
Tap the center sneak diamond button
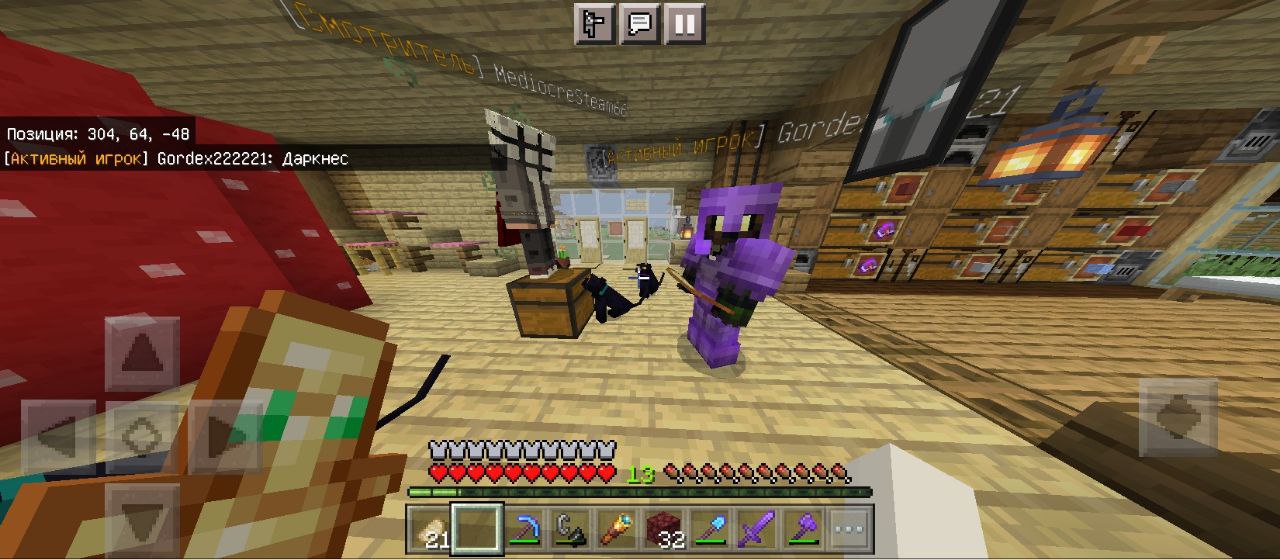[x=142, y=437]
